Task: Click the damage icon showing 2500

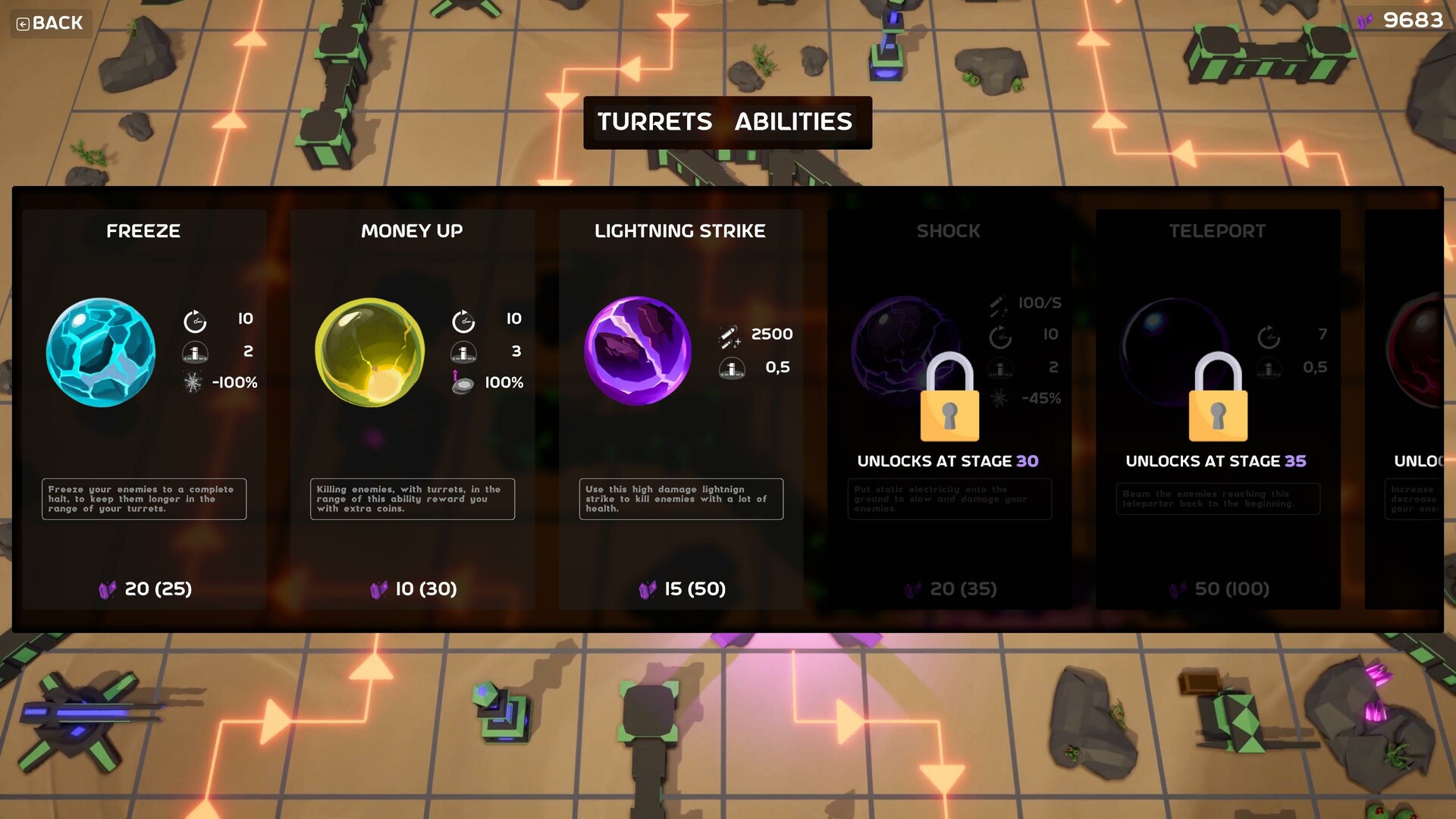Action: [x=730, y=334]
